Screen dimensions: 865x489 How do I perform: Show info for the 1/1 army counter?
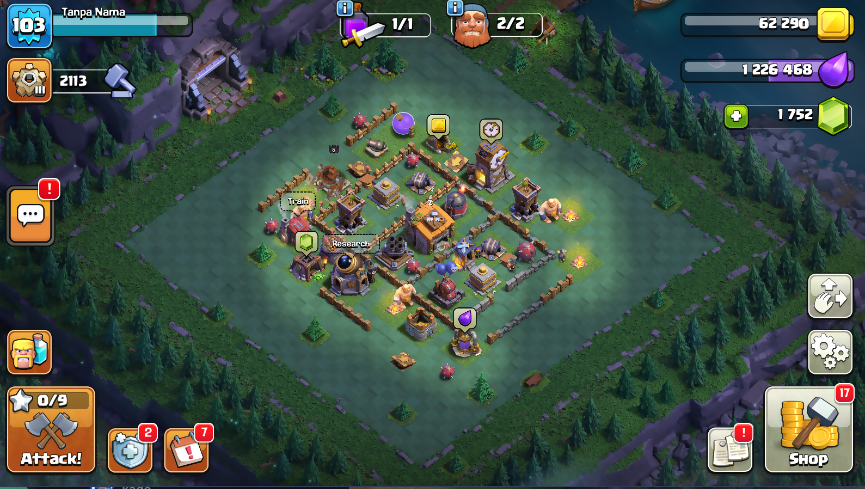[346, 8]
